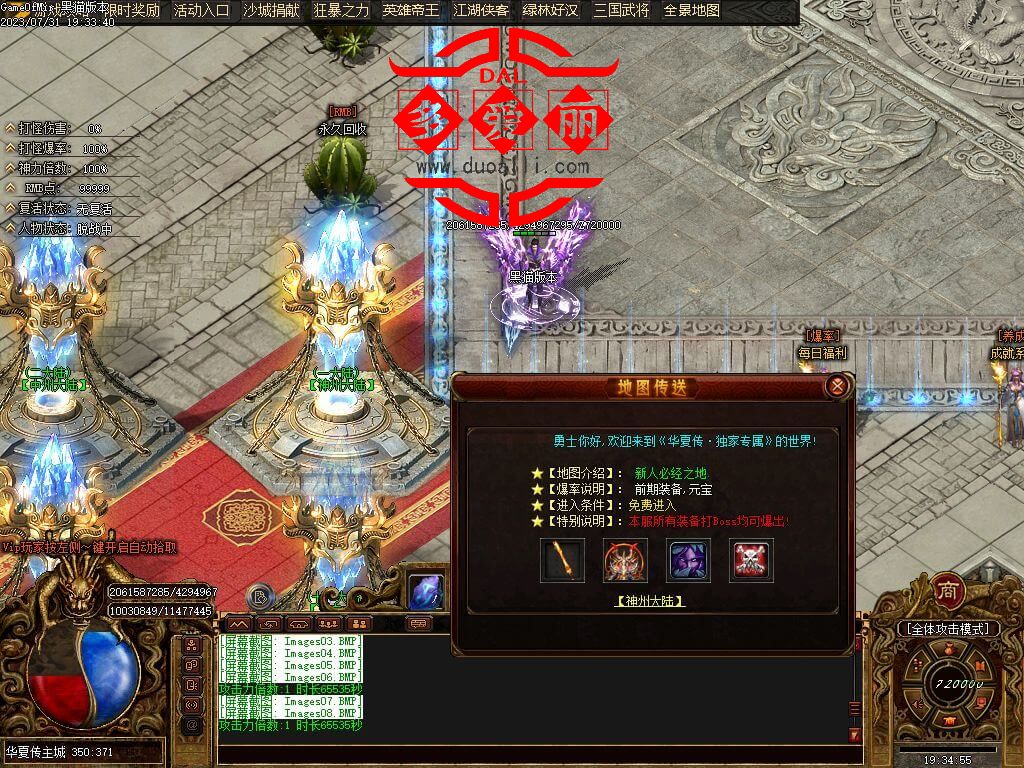Image resolution: width=1024 pixels, height=768 pixels.
Task: Close the 地图传送 teleport dialog
Action: [x=838, y=386]
